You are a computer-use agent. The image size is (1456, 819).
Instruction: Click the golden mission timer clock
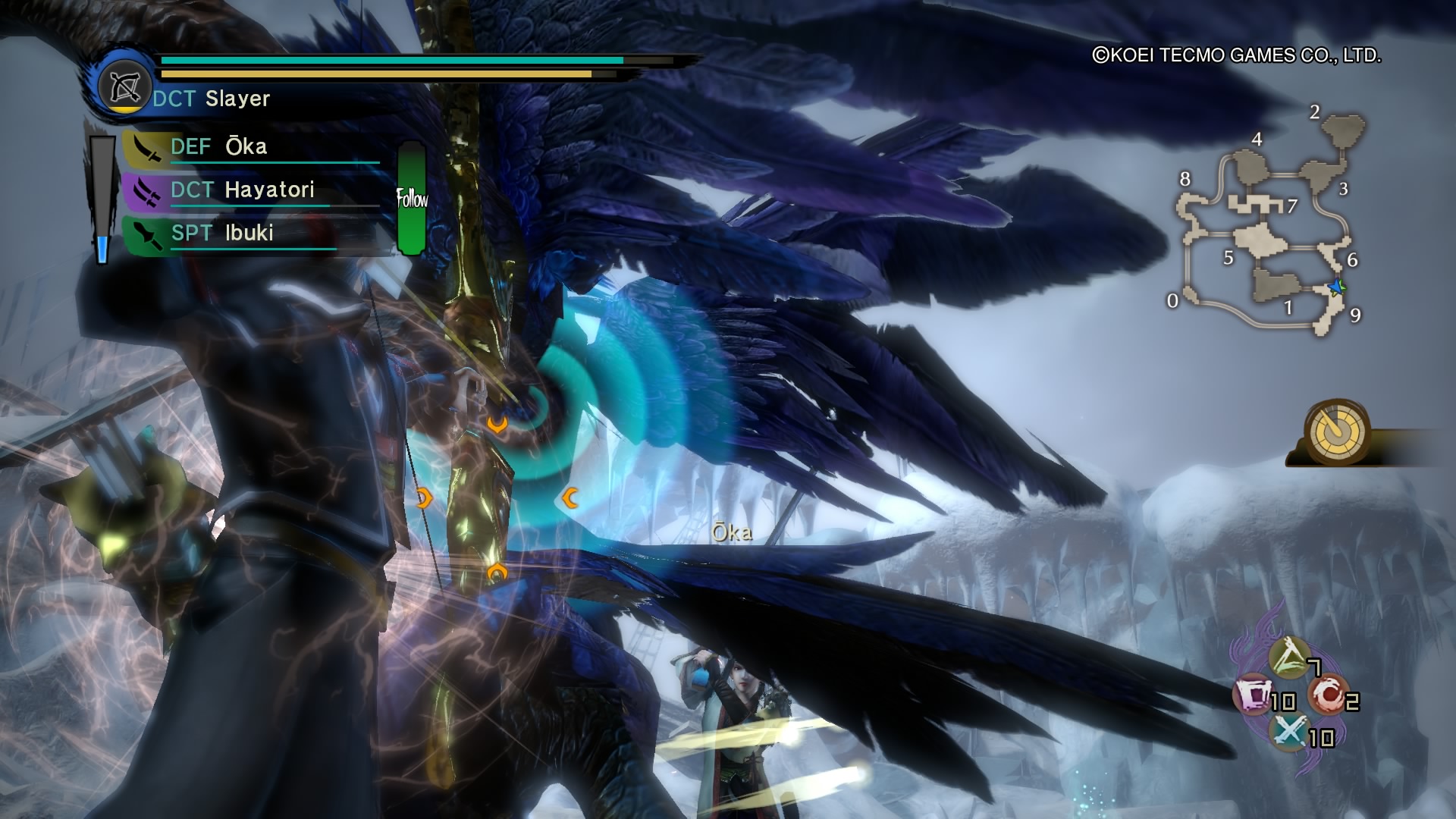[x=1338, y=432]
